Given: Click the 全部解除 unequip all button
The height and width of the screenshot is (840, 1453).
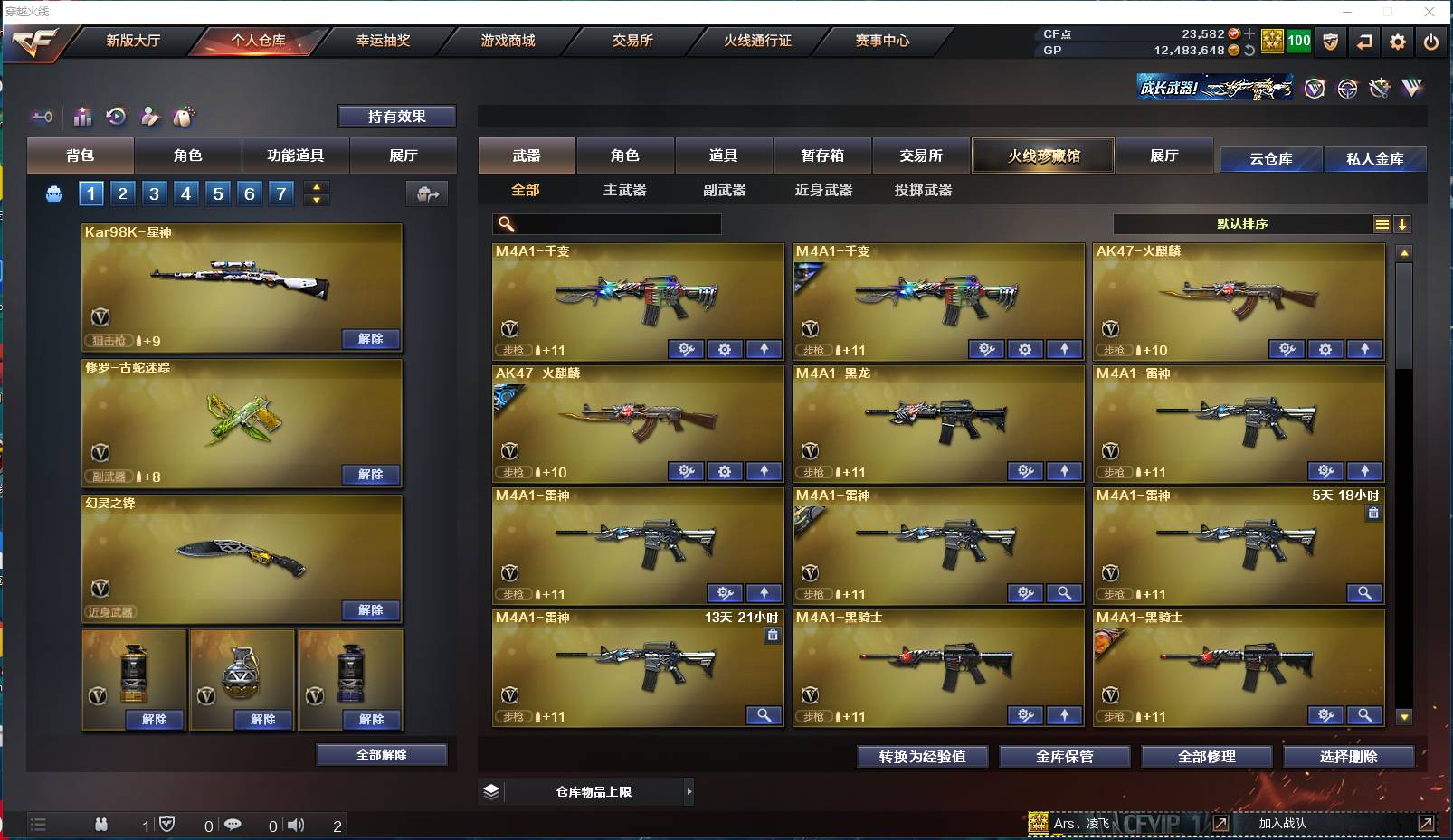Looking at the screenshot, I should click(381, 754).
